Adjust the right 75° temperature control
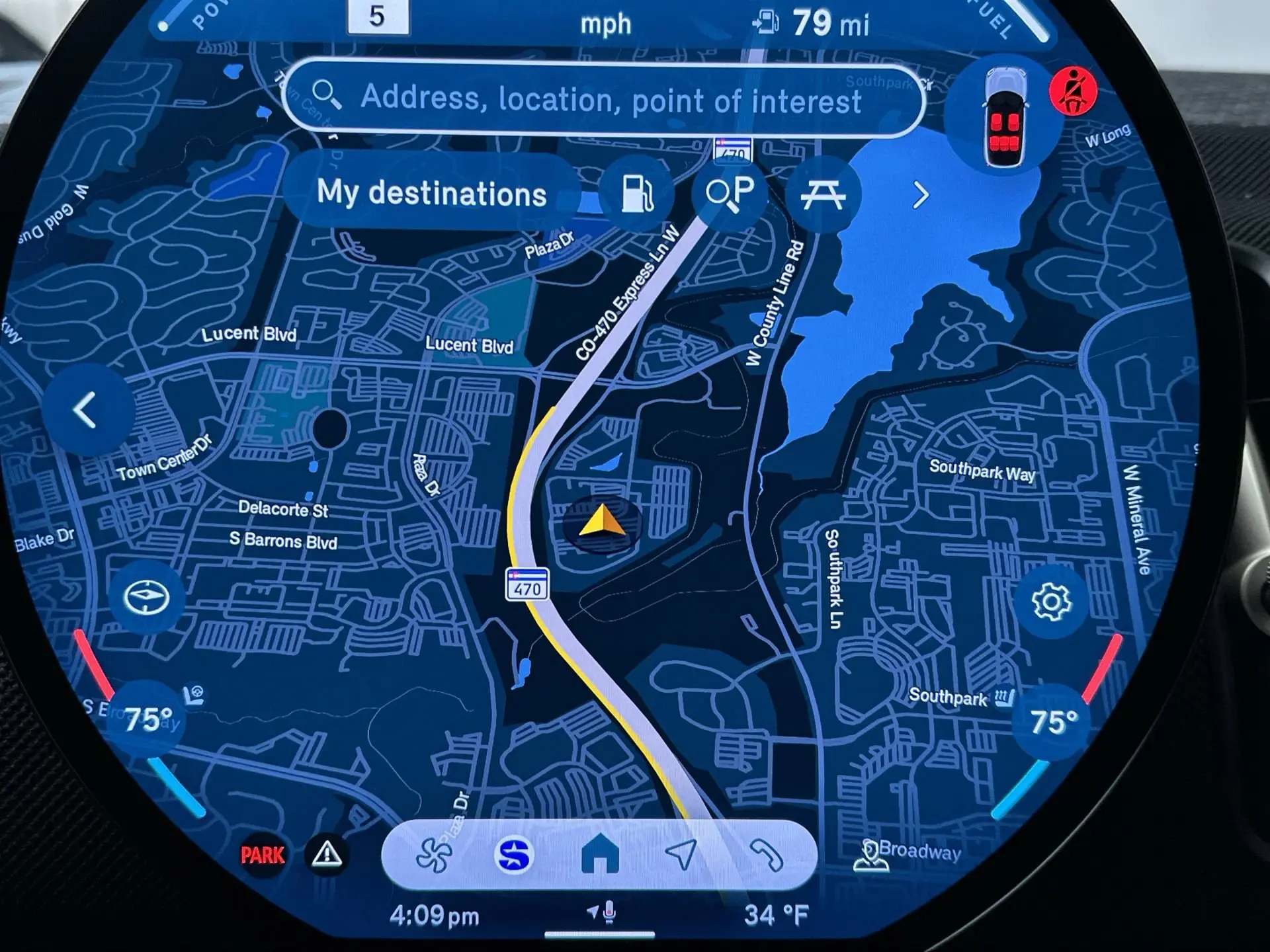The height and width of the screenshot is (952, 1270). (x=1053, y=721)
